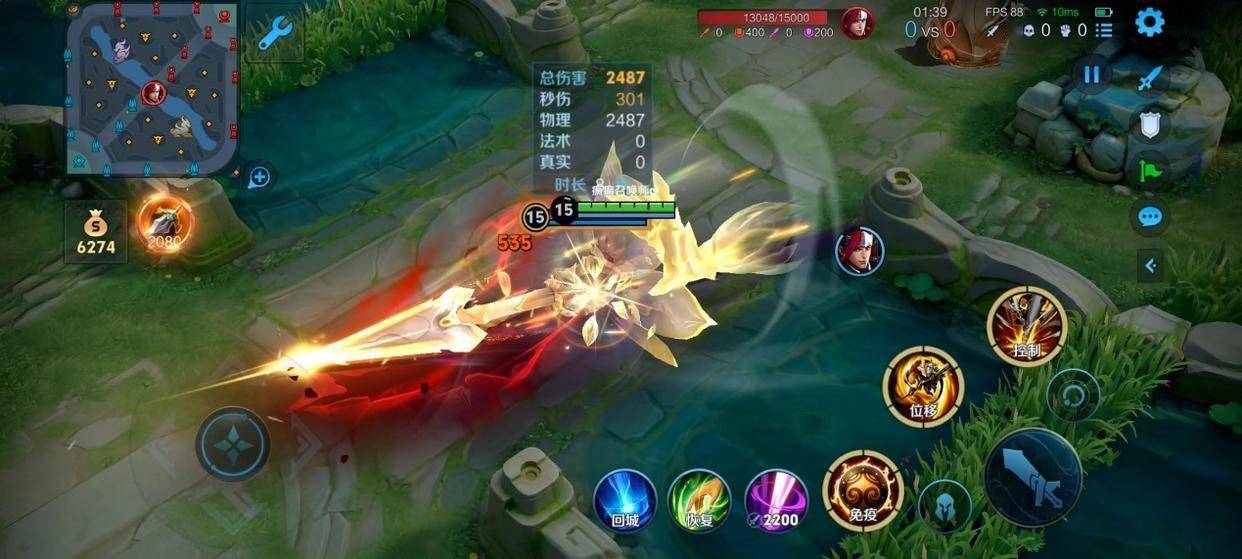Click the magnifier button beside the minimap
The width and height of the screenshot is (1242, 559).
pyautogui.click(x=259, y=178)
